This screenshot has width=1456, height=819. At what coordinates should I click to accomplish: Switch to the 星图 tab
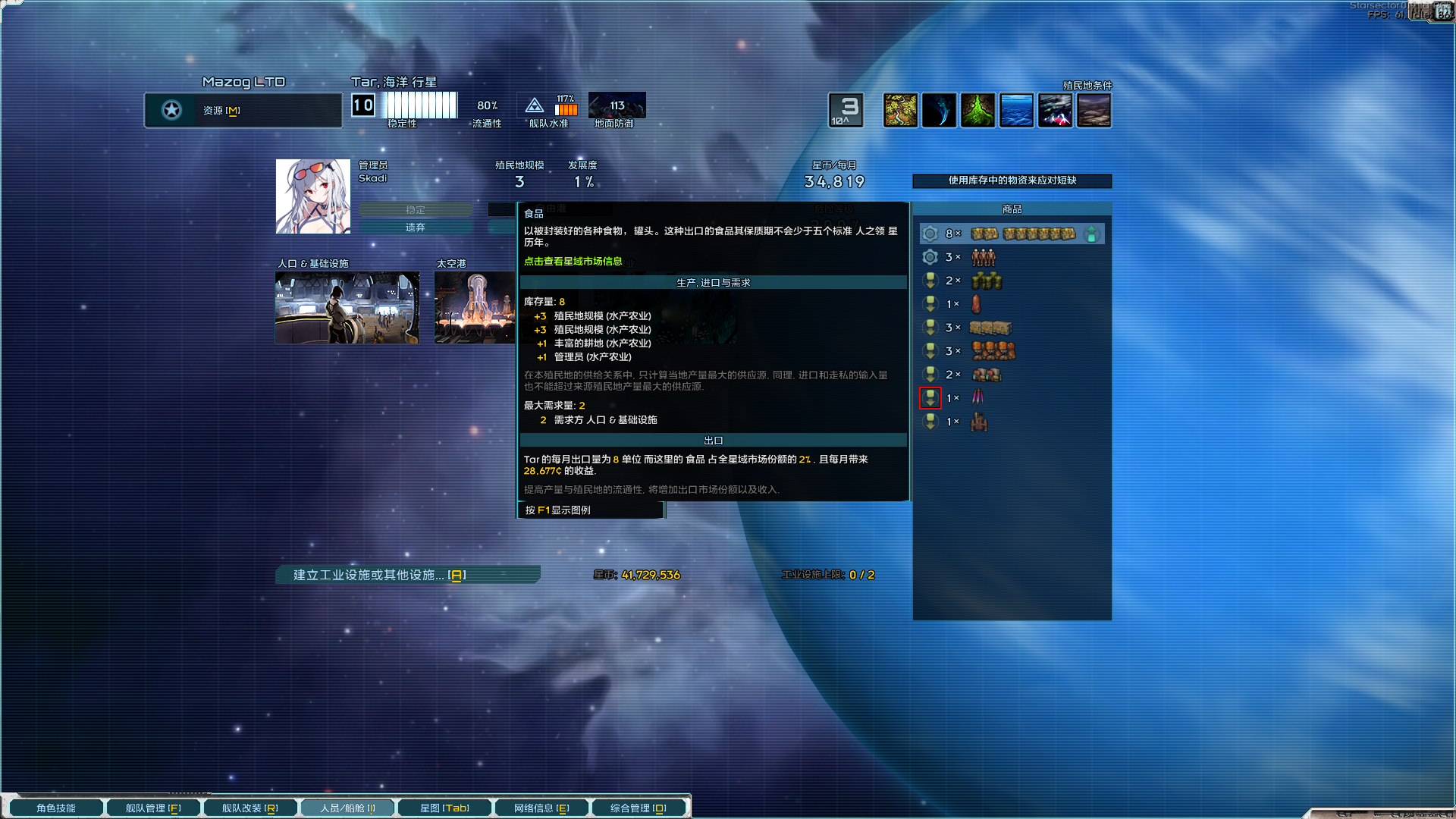(x=444, y=807)
